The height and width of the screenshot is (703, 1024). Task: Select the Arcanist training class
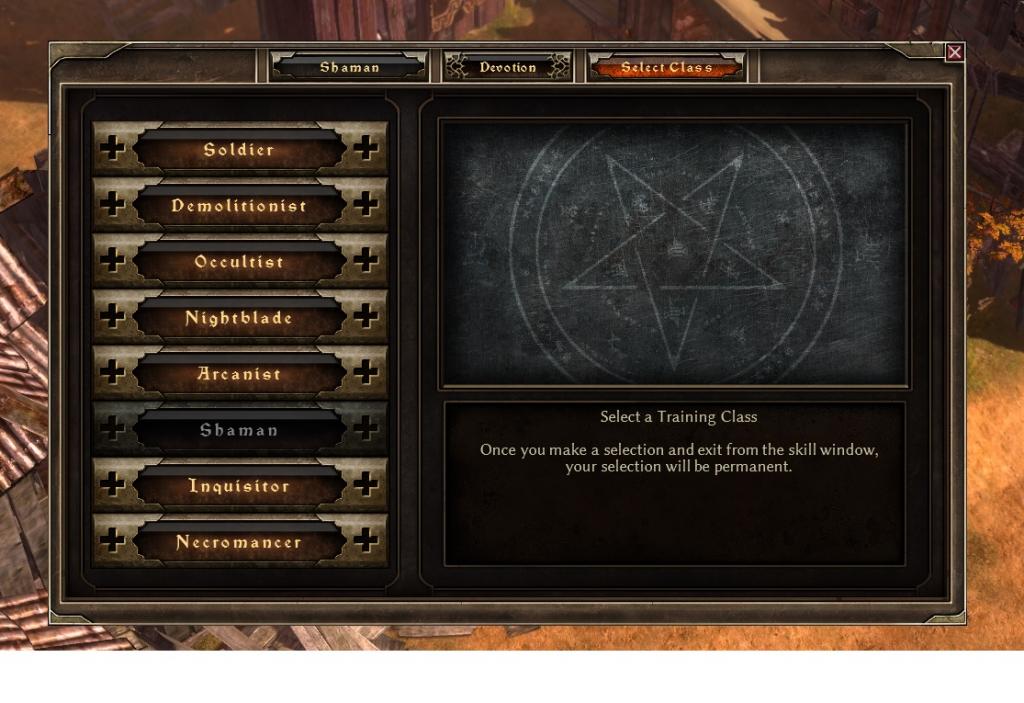click(239, 374)
